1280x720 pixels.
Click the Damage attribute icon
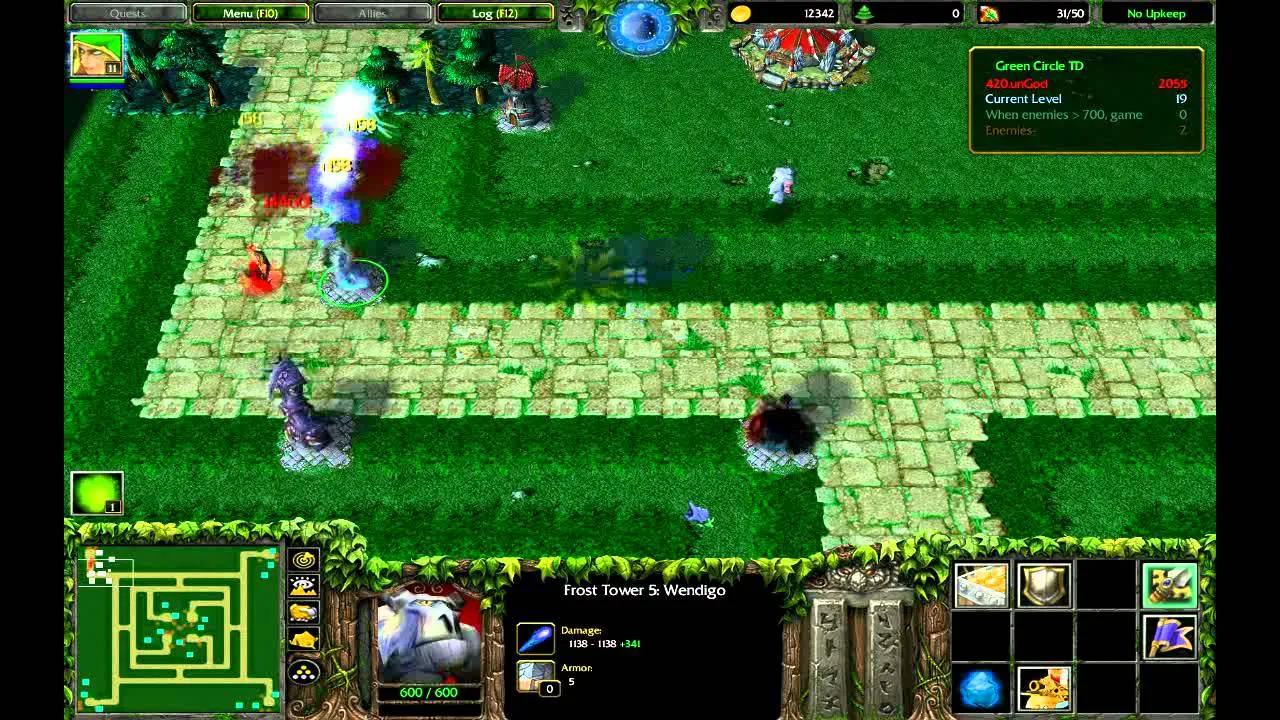click(535, 636)
